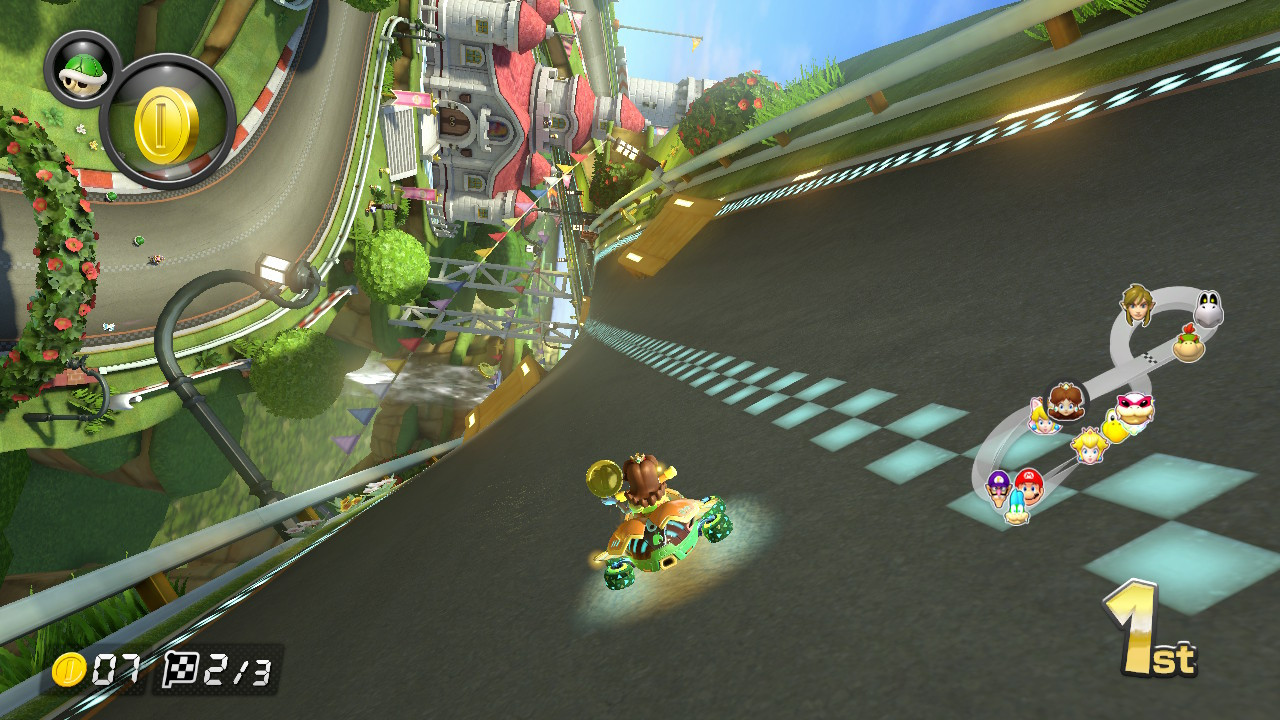Click Mario's face on the minimap

click(x=1029, y=484)
